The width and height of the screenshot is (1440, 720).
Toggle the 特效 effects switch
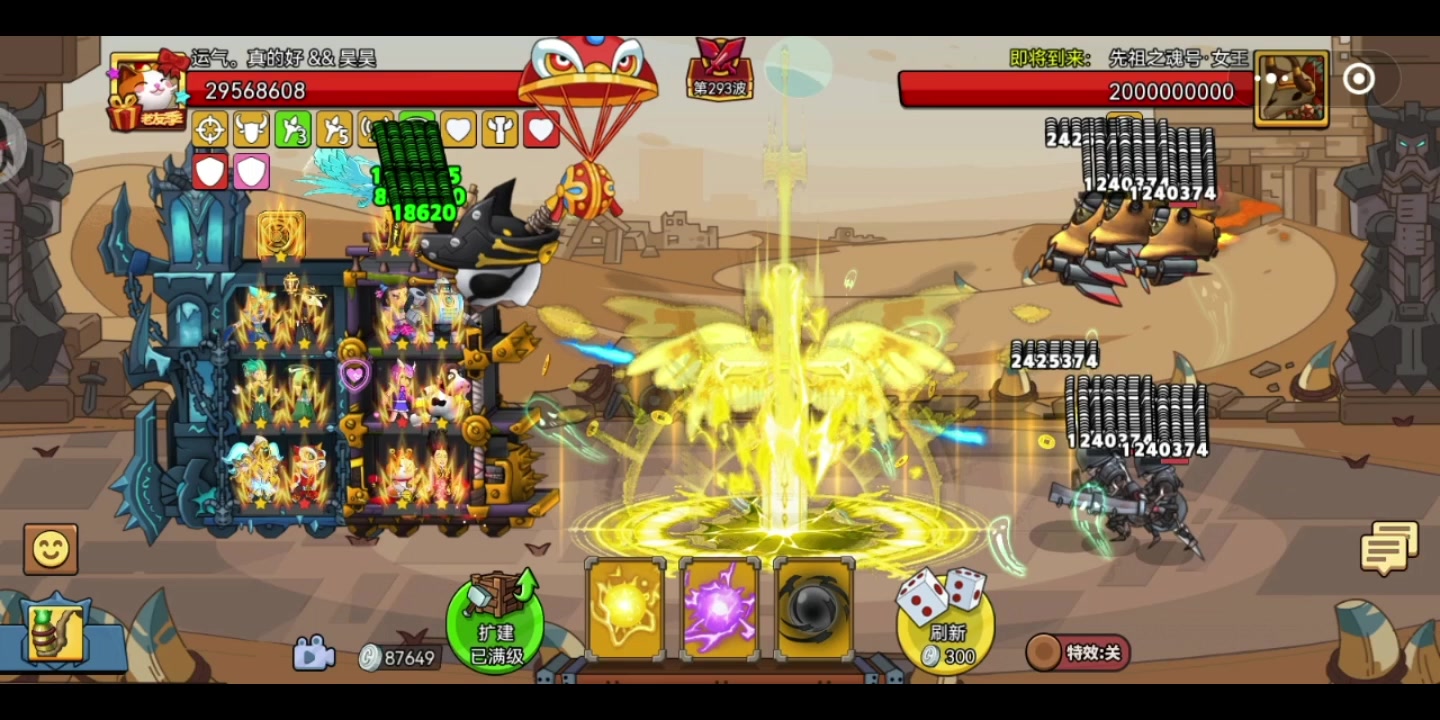[1078, 653]
